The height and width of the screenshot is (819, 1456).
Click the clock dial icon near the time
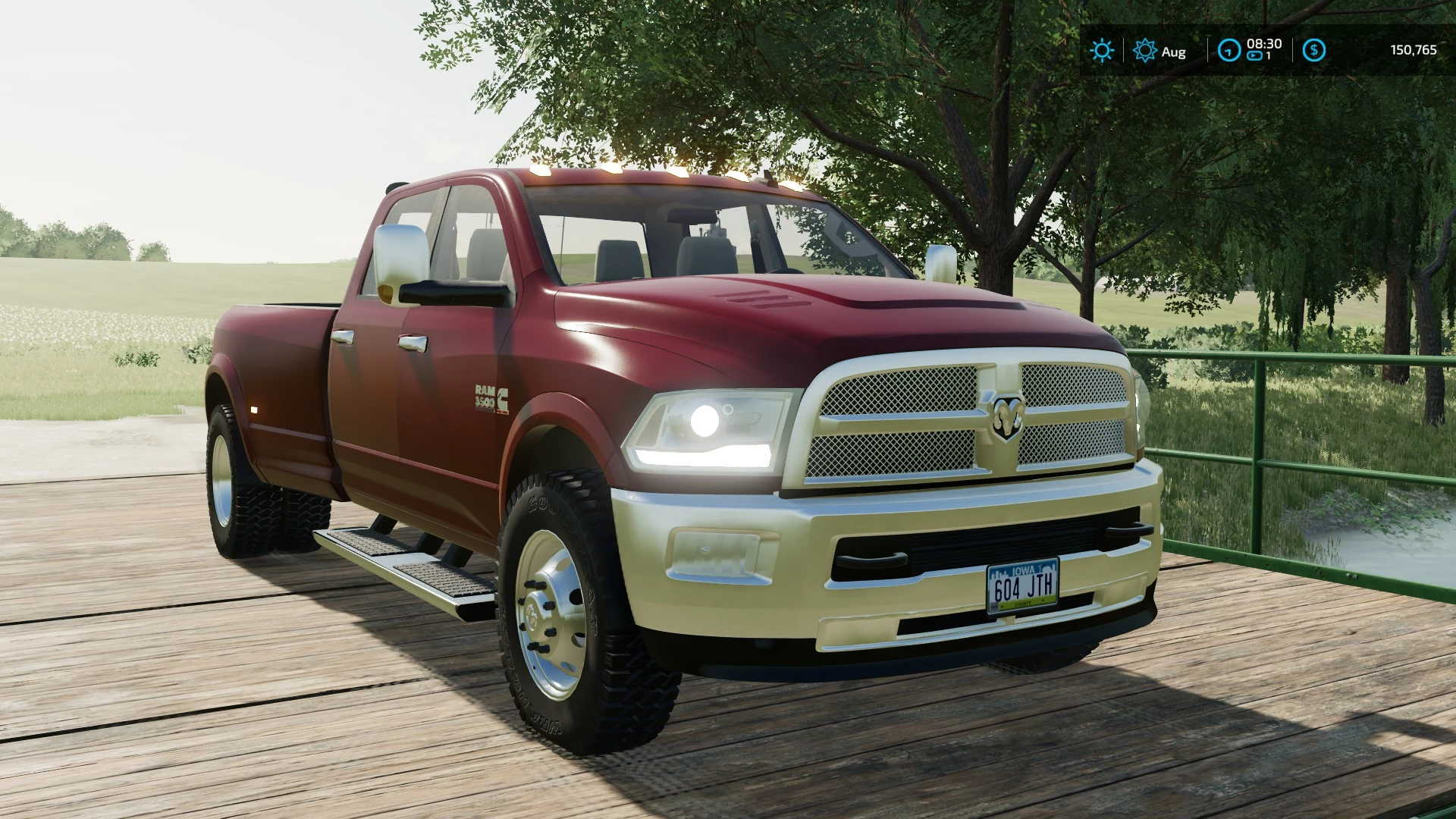pyautogui.click(x=1228, y=50)
